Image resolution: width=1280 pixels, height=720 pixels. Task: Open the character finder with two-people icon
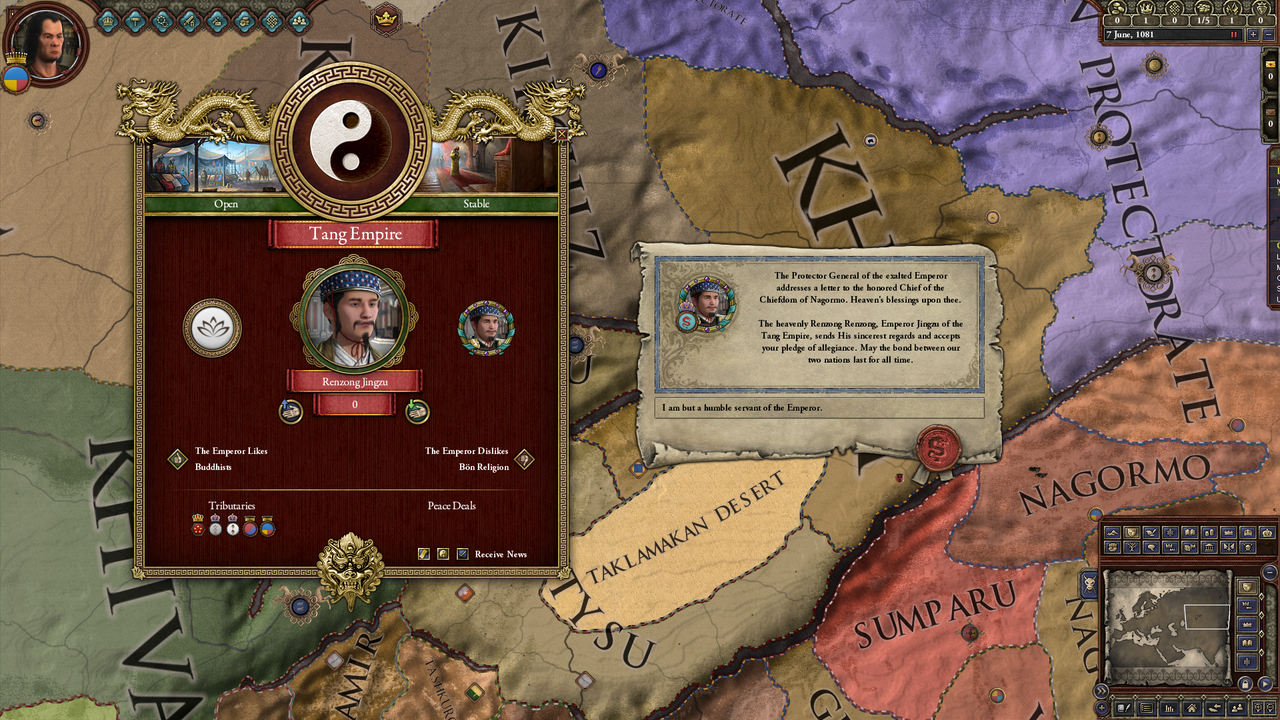(x=1235, y=708)
